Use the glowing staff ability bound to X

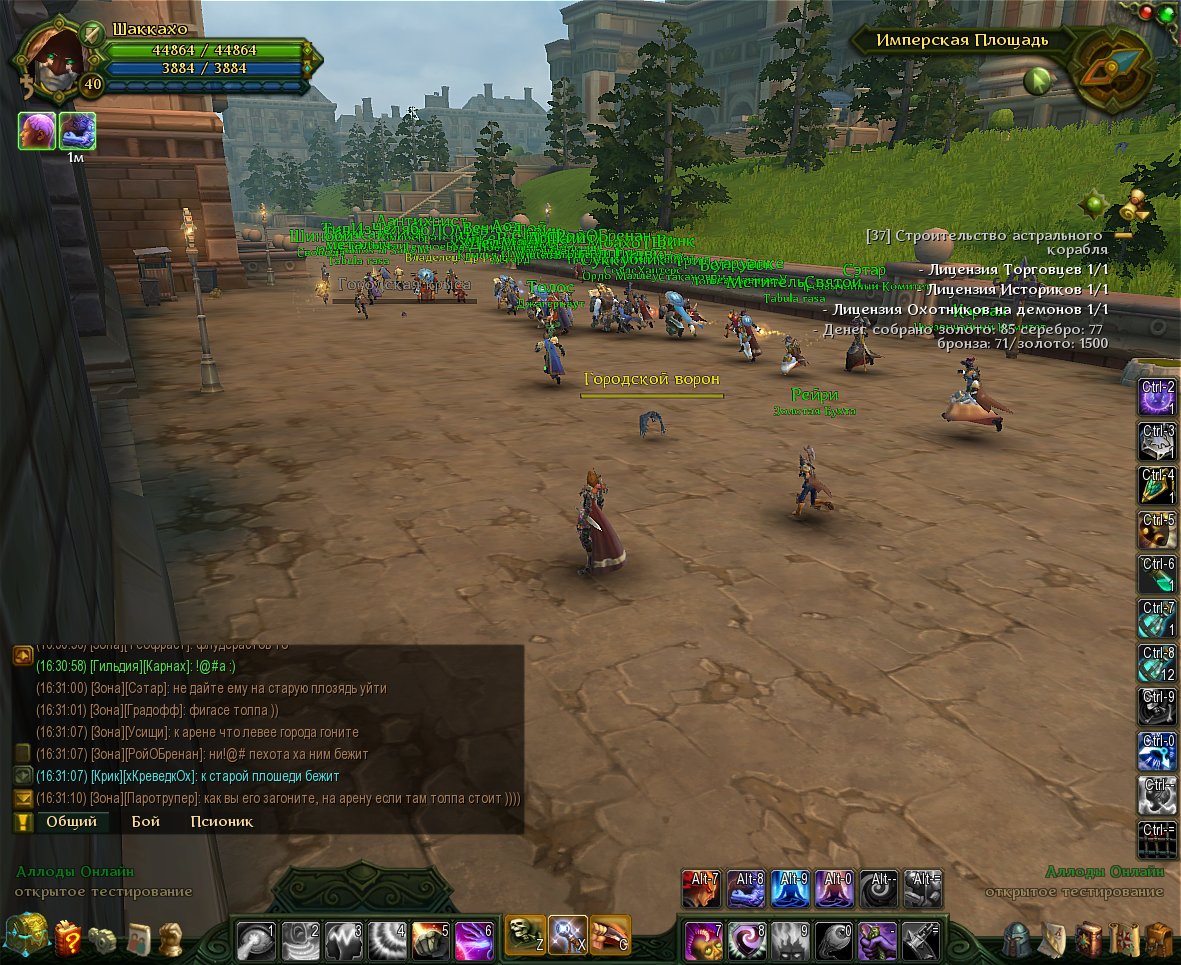click(x=567, y=935)
